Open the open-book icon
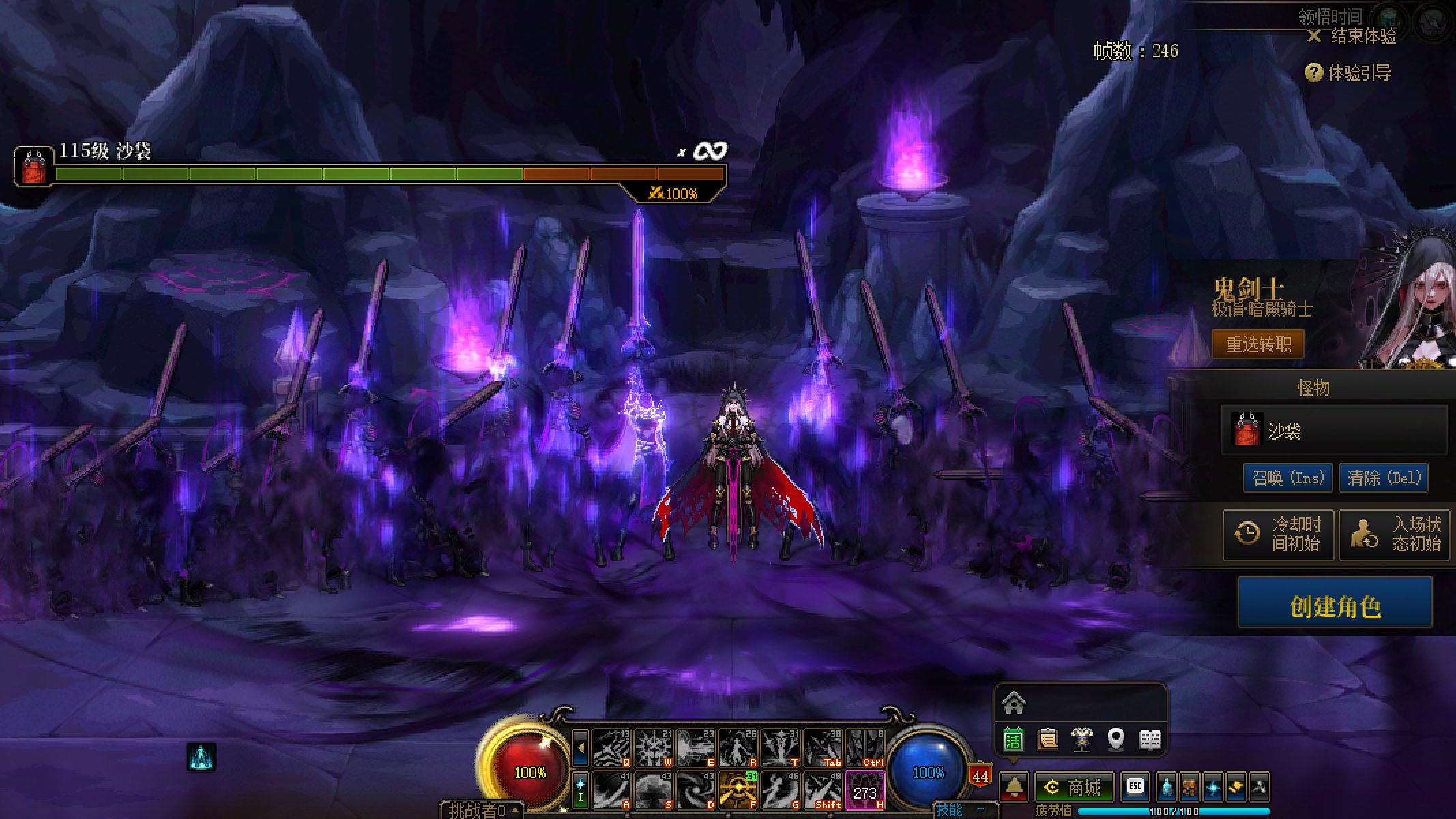This screenshot has width=1456, height=819. point(1150,739)
